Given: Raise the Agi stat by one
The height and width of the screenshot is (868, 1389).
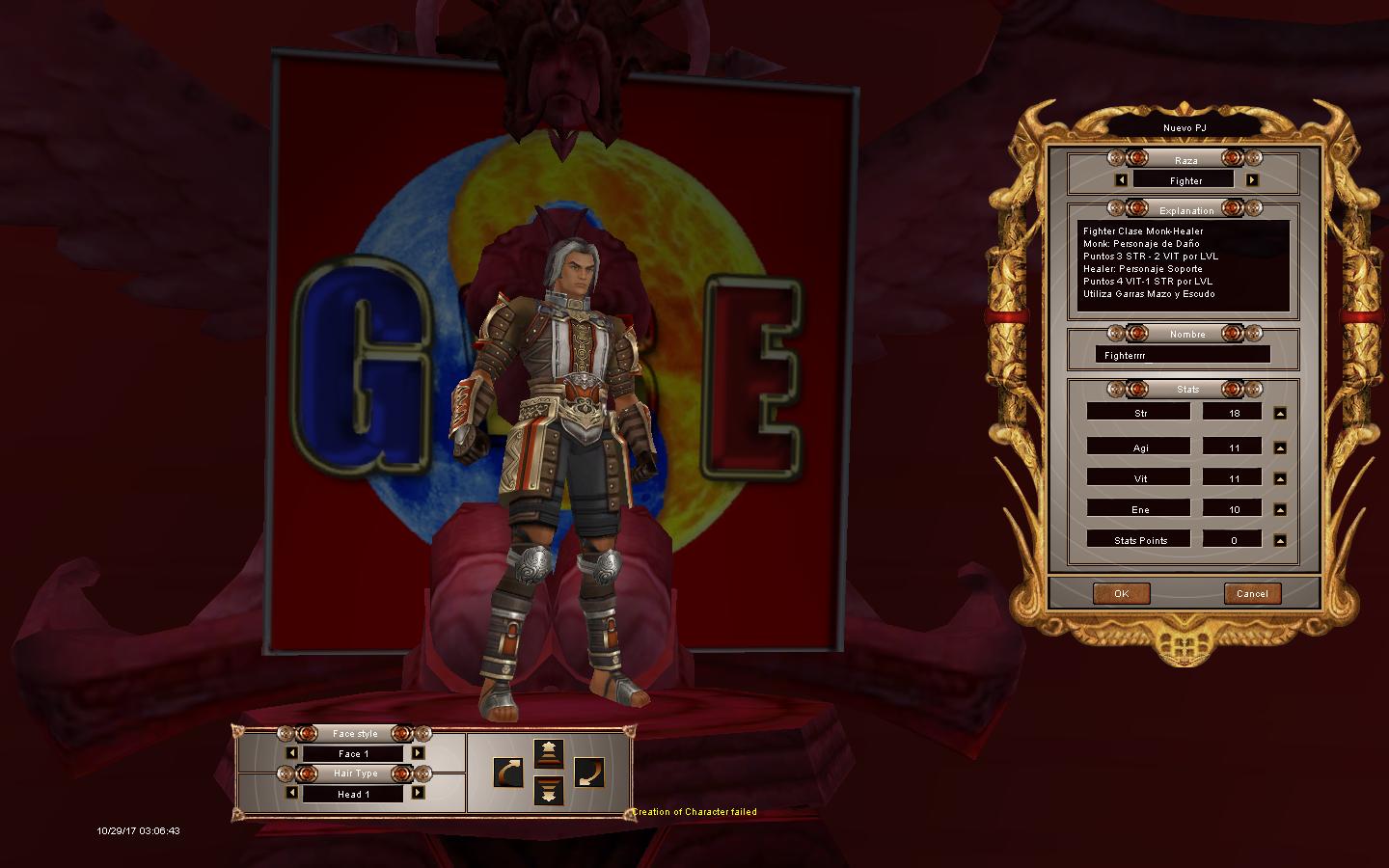Looking at the screenshot, I should tap(1280, 448).
